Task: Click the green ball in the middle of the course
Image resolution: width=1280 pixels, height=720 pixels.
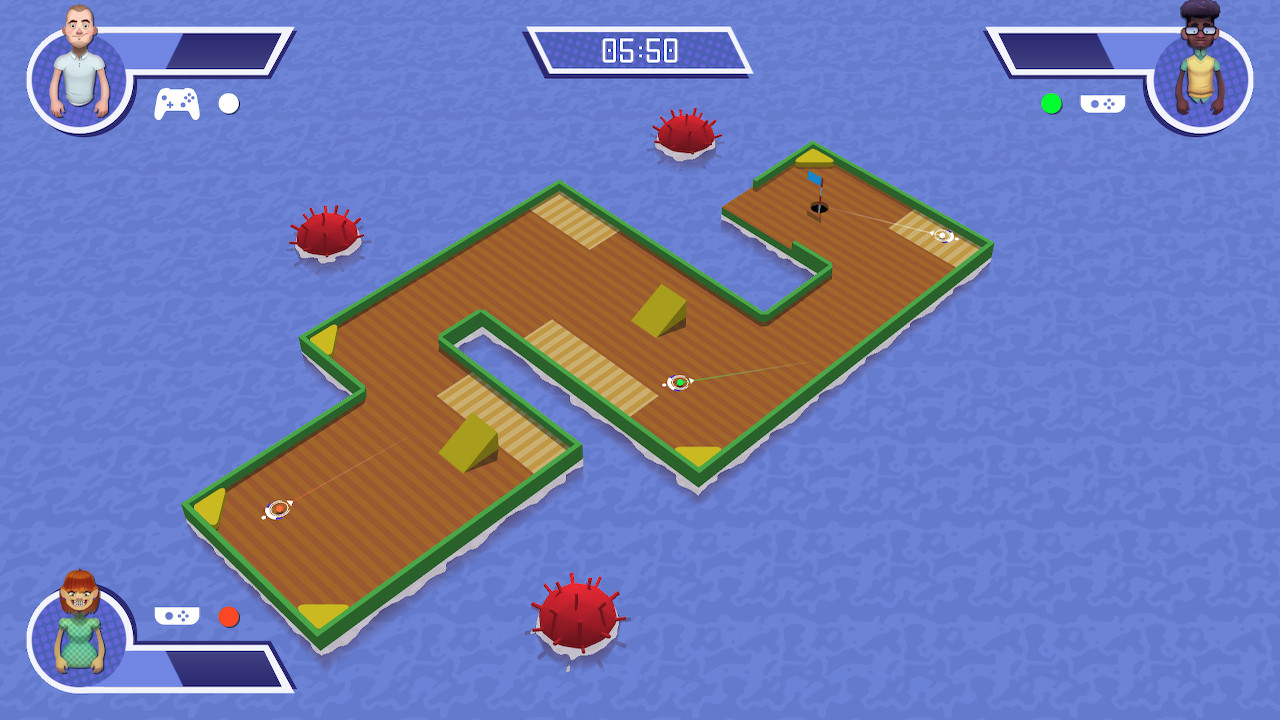Action: (x=678, y=381)
